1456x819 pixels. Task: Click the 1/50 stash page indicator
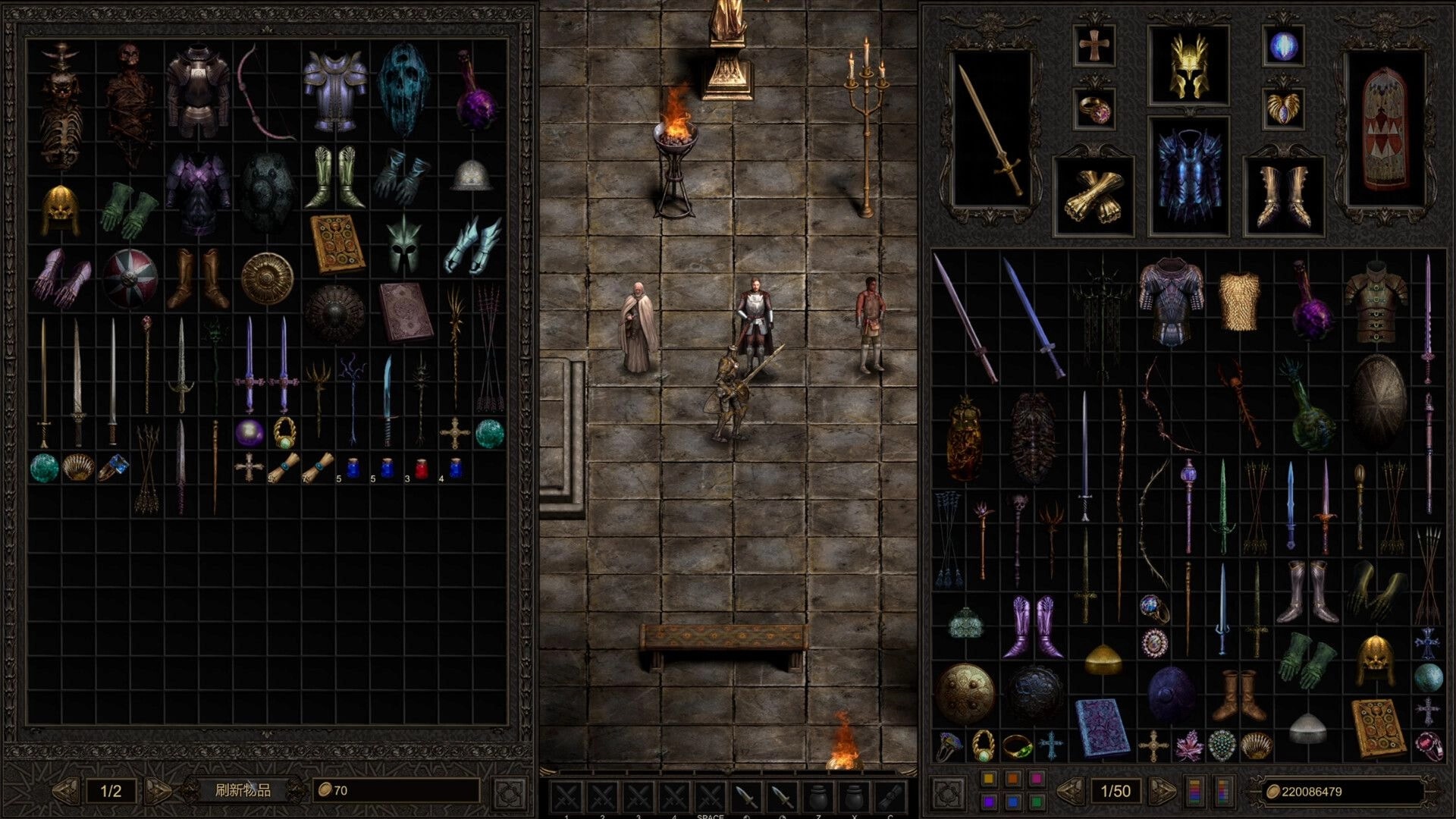point(1116,792)
